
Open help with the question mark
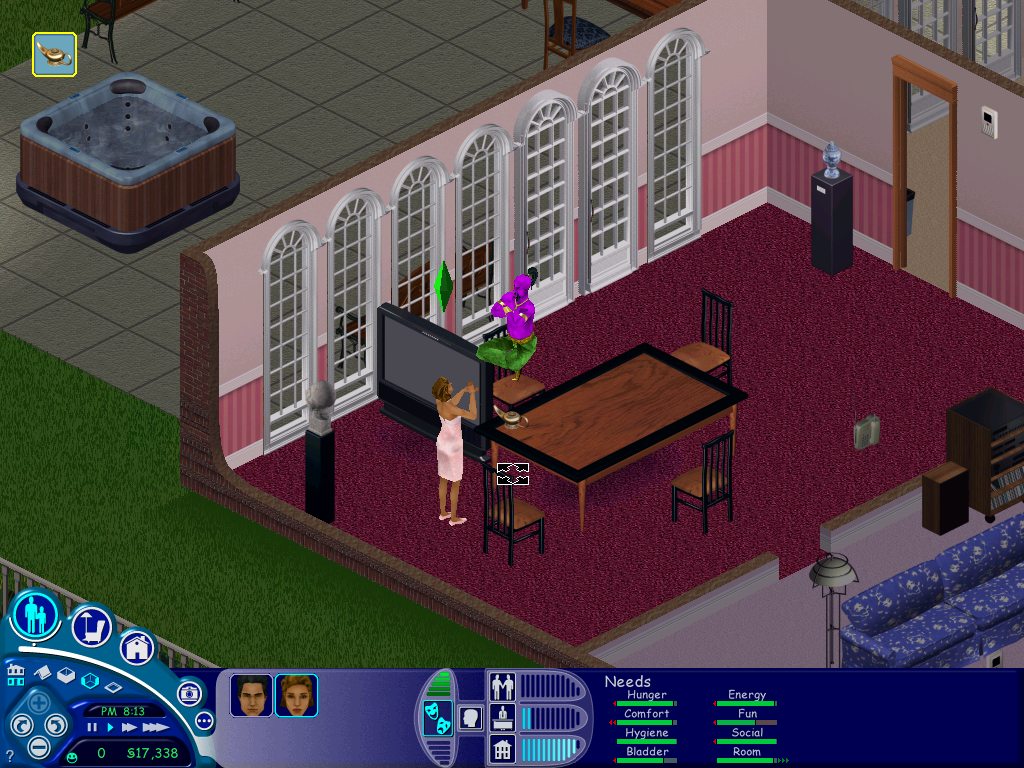coord(10,755)
